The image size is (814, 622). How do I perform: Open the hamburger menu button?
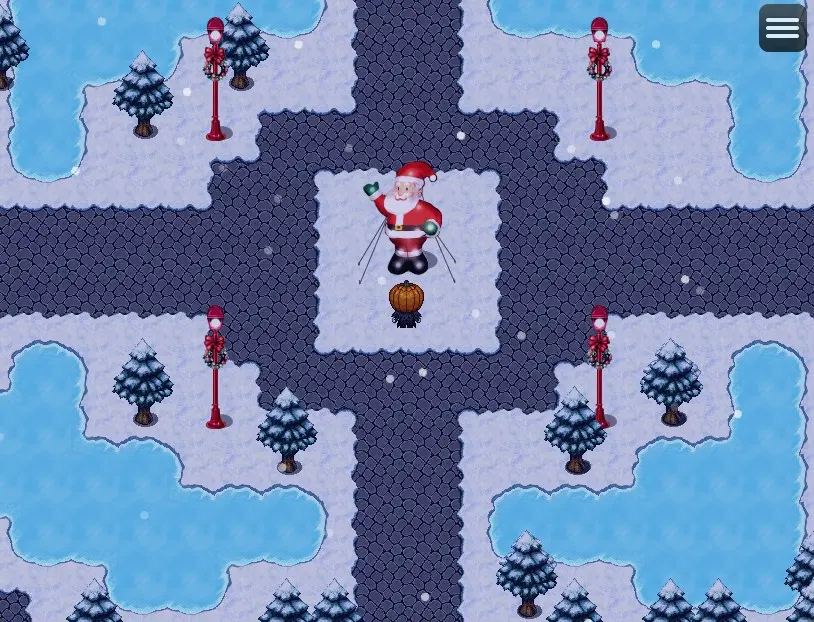[x=782, y=28]
